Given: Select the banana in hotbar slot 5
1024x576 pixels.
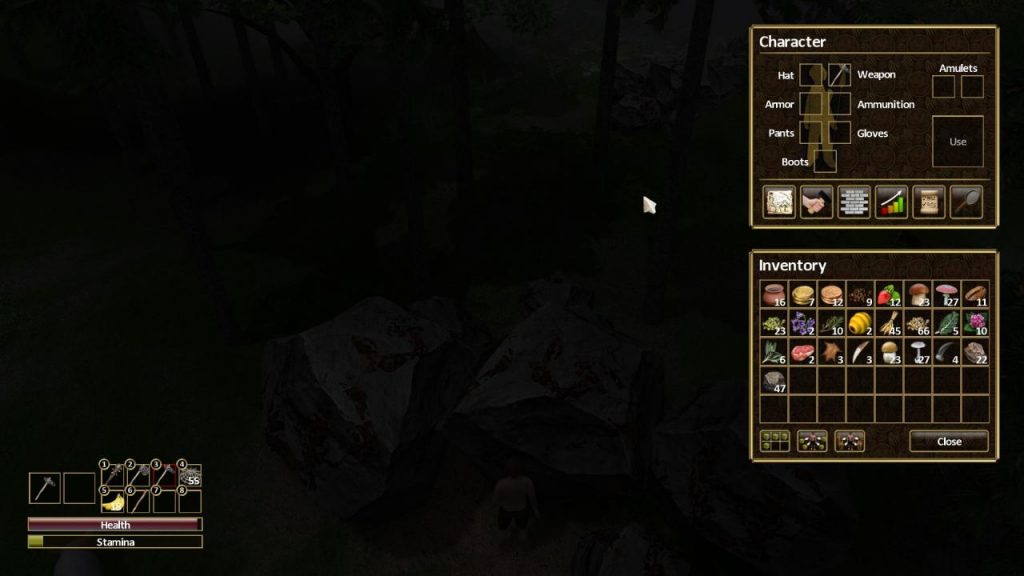Looking at the screenshot, I should pyautogui.click(x=111, y=501).
